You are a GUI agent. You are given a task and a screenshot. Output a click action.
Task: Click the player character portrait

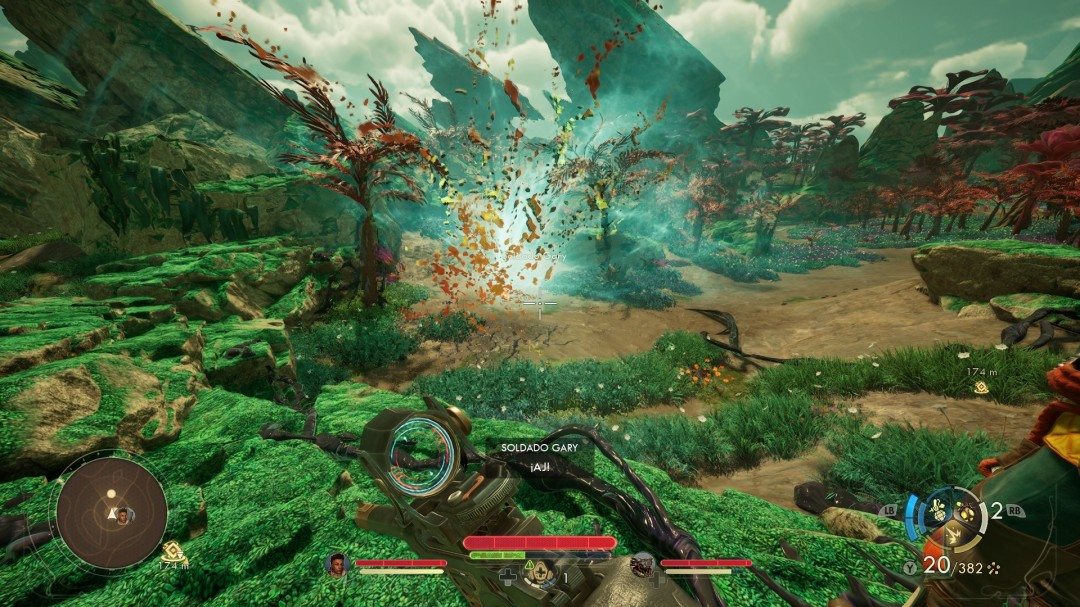coord(336,565)
